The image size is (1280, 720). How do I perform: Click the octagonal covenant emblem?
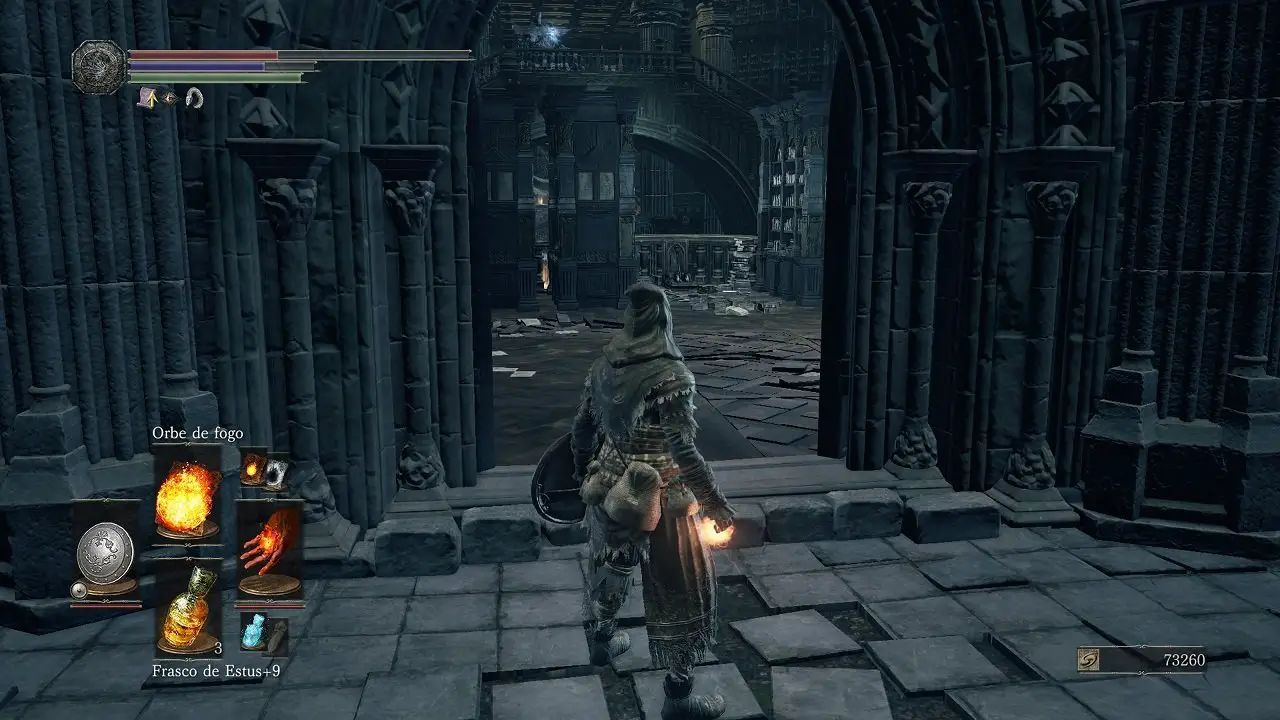click(99, 66)
